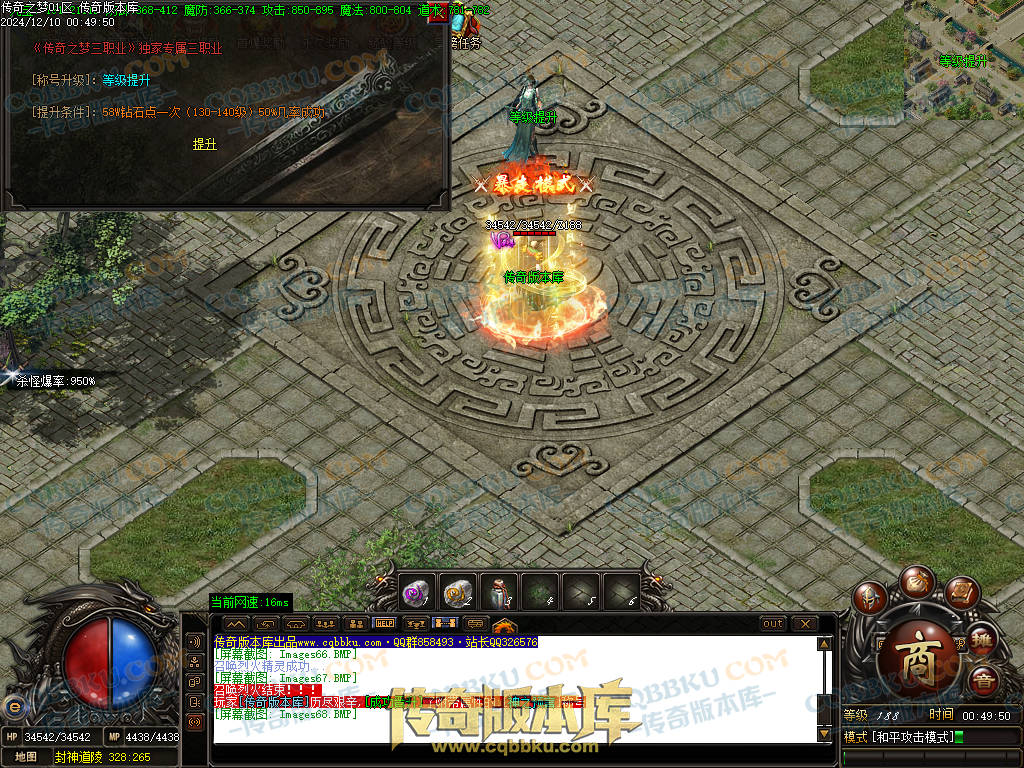The width and height of the screenshot is (1024, 768).
Task: Click the HELP button above the chat
Action: 384,623
